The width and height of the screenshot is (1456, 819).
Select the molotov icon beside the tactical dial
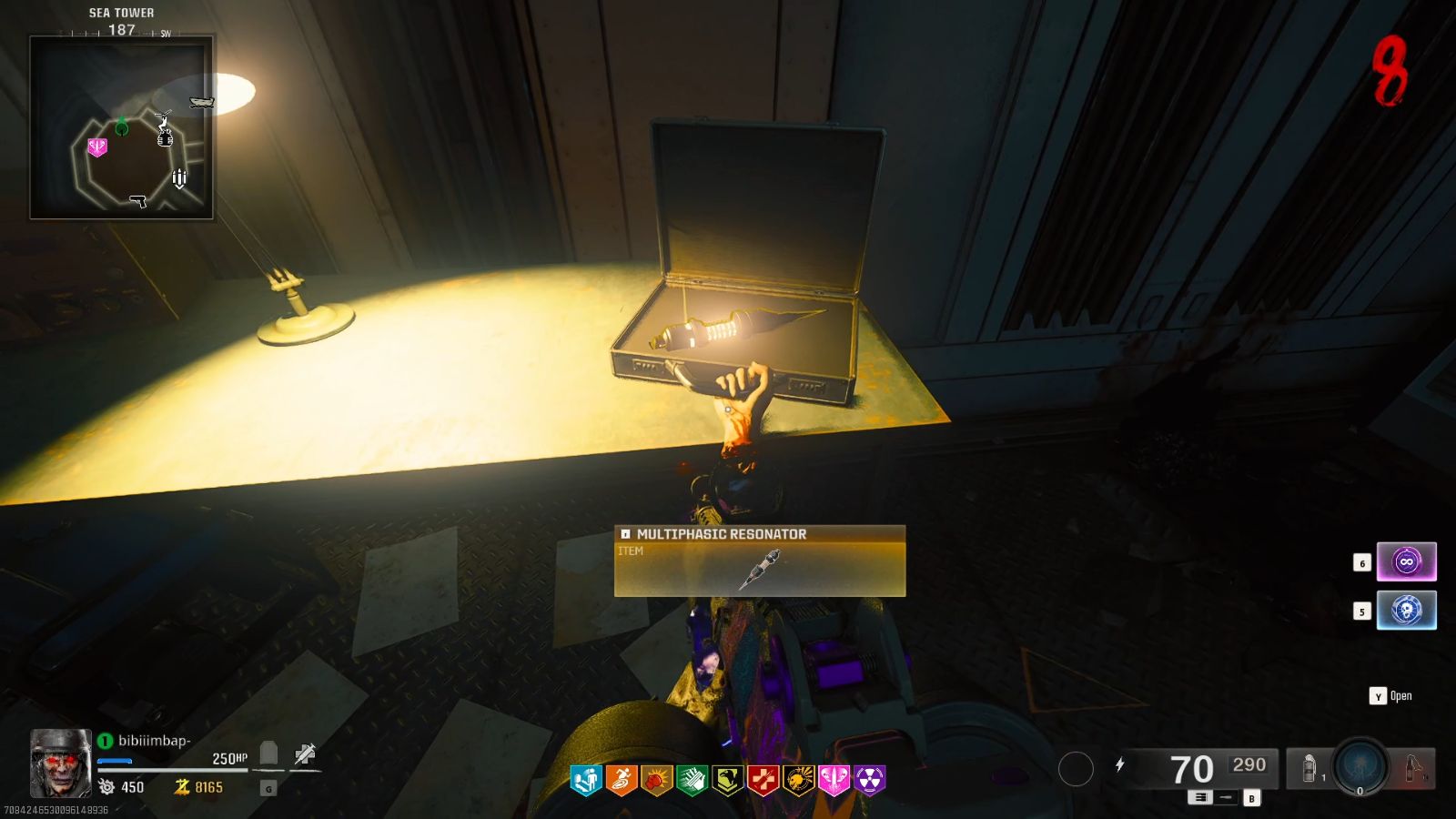point(1410,767)
